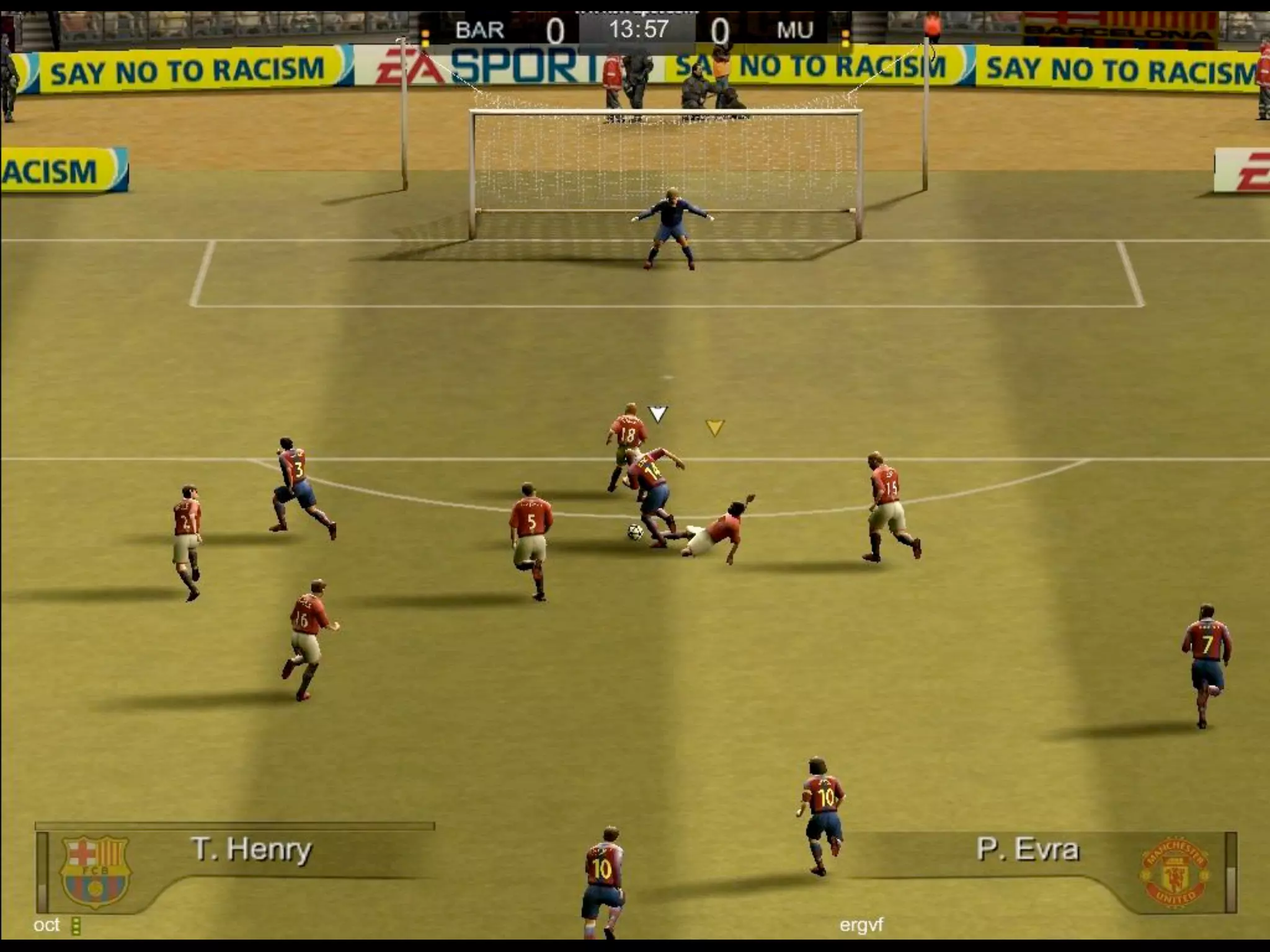Image resolution: width=1270 pixels, height=952 pixels.
Task: Select the T. Henry player name panel
Action: 251,850
